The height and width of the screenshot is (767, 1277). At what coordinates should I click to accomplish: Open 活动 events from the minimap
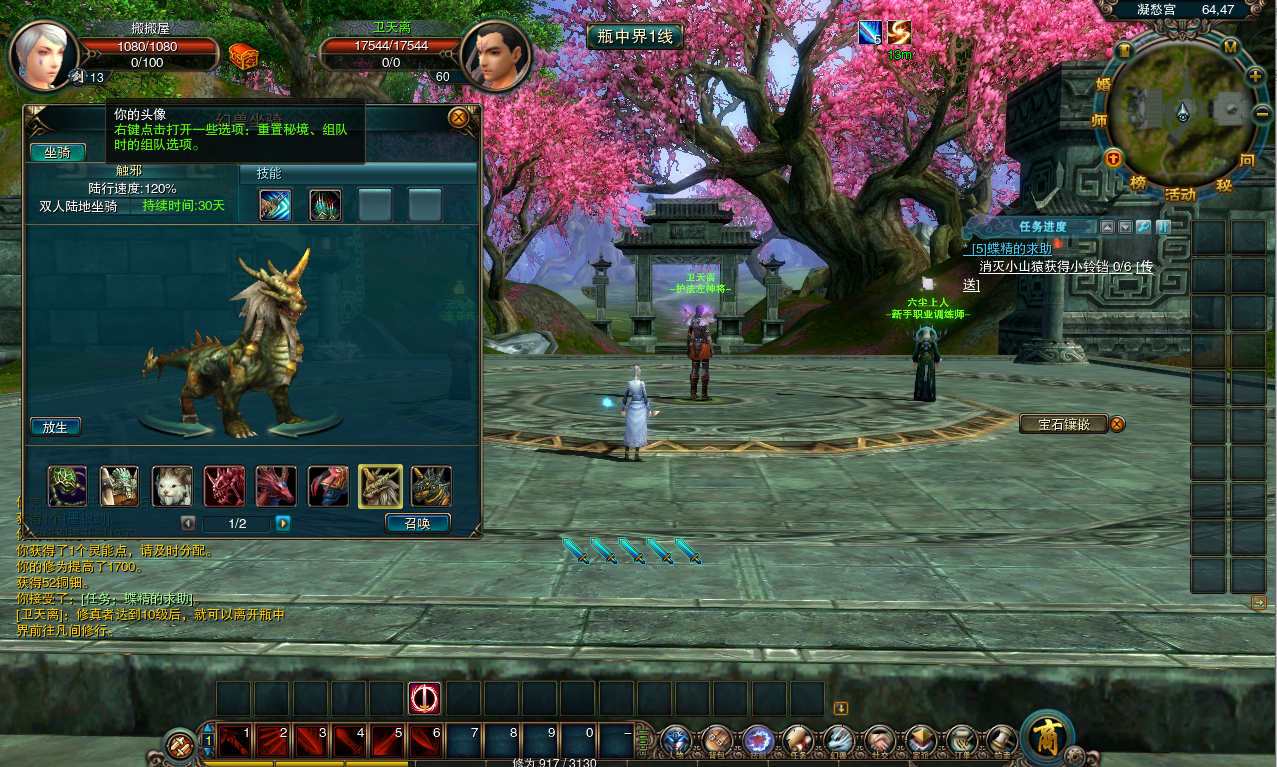pyautogui.click(x=1180, y=194)
